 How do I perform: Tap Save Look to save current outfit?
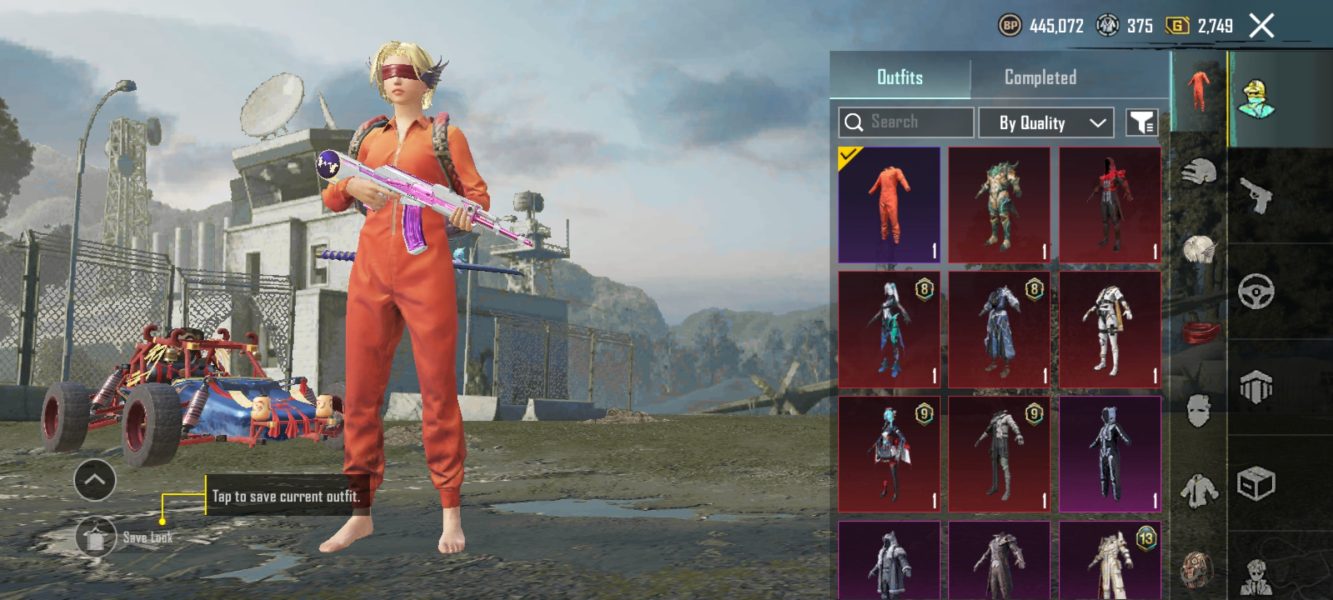[96, 538]
